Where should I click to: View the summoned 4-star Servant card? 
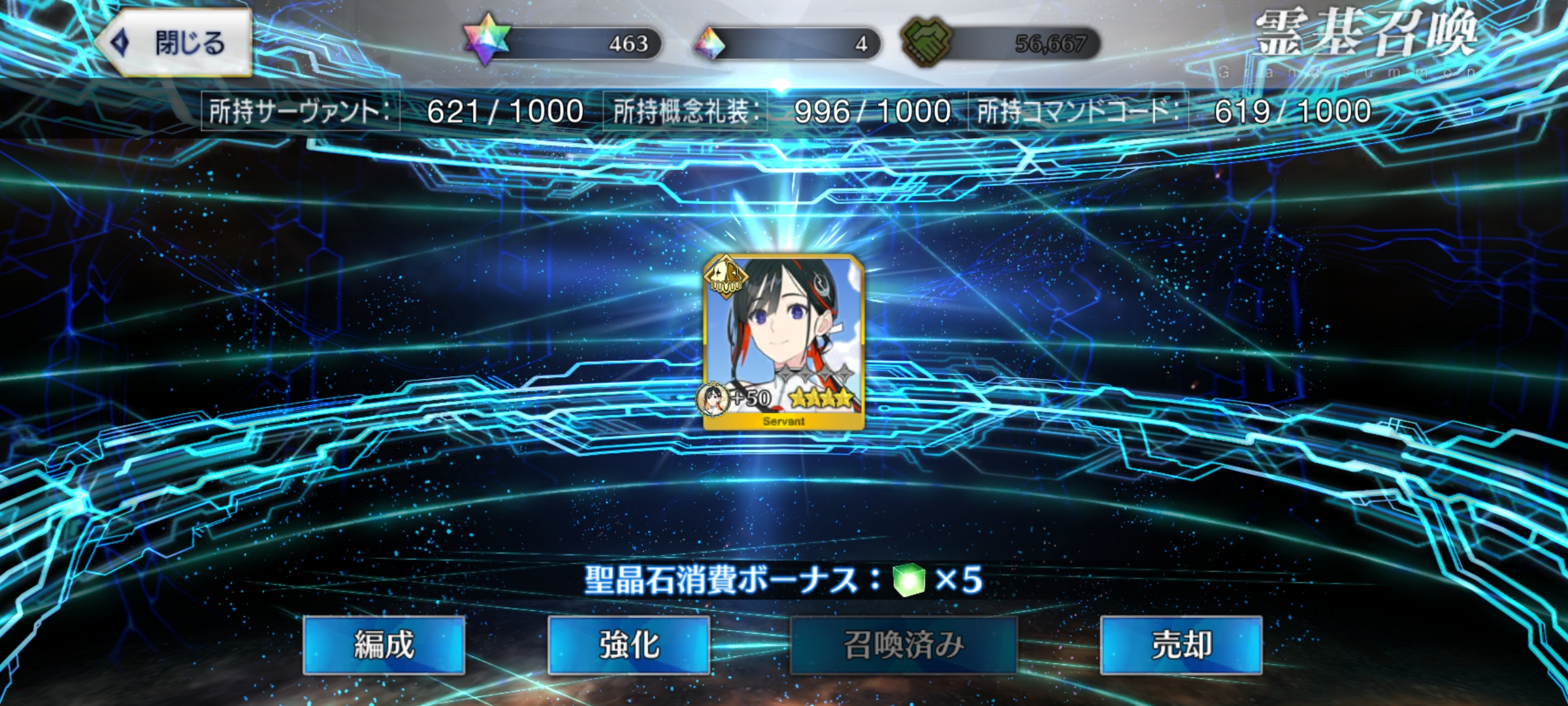point(783,342)
